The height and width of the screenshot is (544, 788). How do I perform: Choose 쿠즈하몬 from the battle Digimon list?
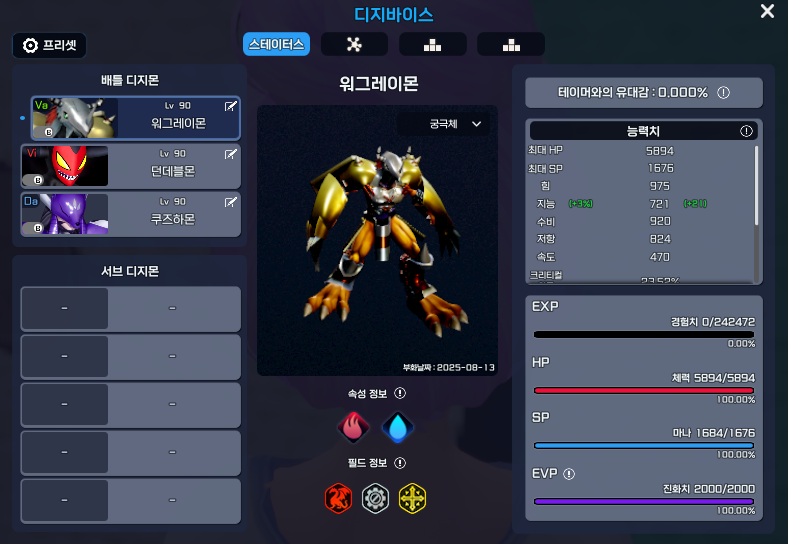click(x=135, y=214)
